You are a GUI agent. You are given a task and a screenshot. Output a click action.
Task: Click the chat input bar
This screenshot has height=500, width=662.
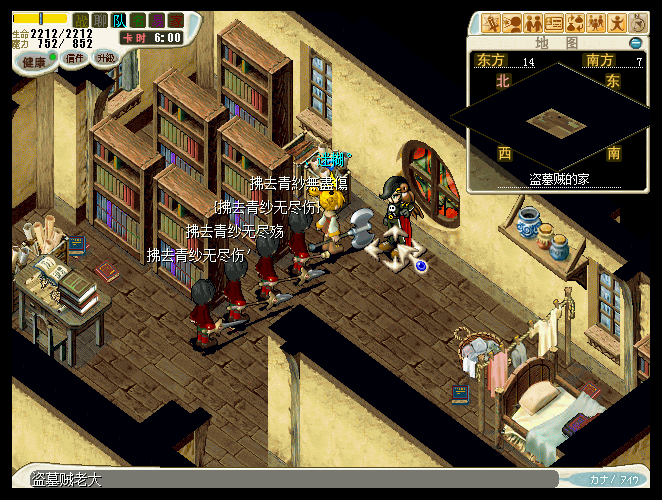(x=300, y=480)
